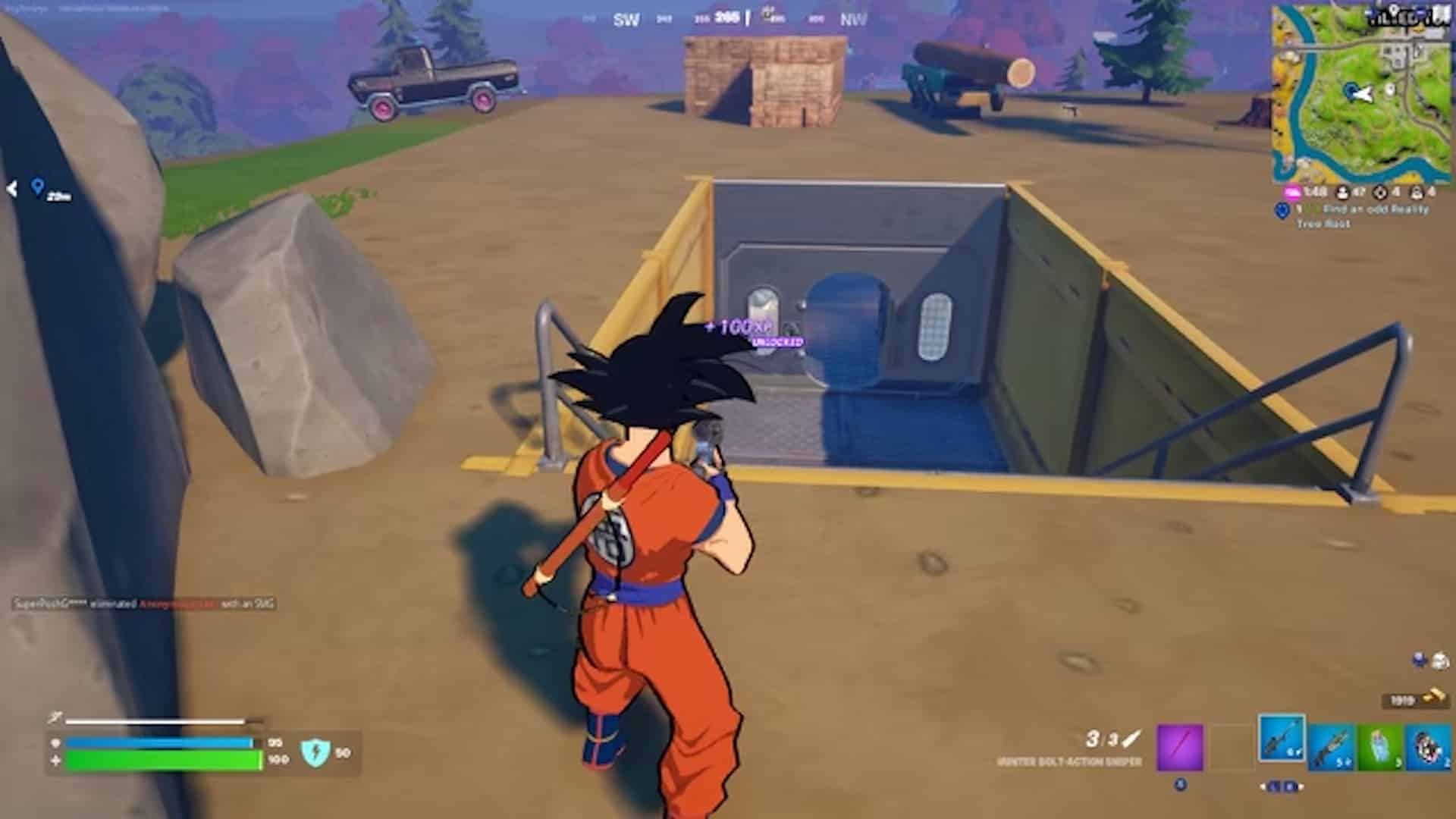Open the minimap in the top right corner
Viewport: 1456px width, 819px height.
[1365, 91]
